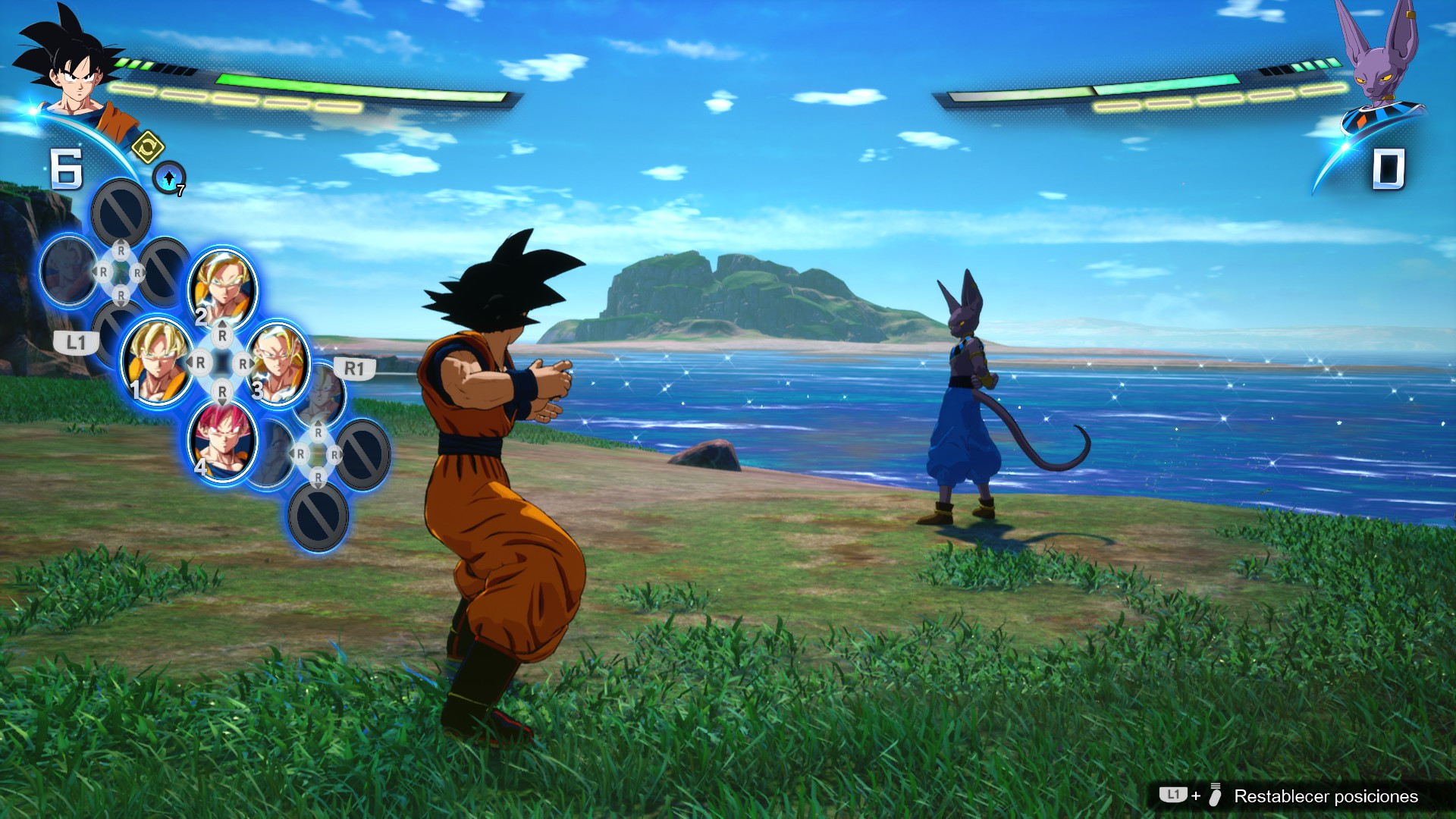This screenshot has height=819, width=1456.
Task: Click the blue ability icon showing 7 charges
Action: [168, 176]
